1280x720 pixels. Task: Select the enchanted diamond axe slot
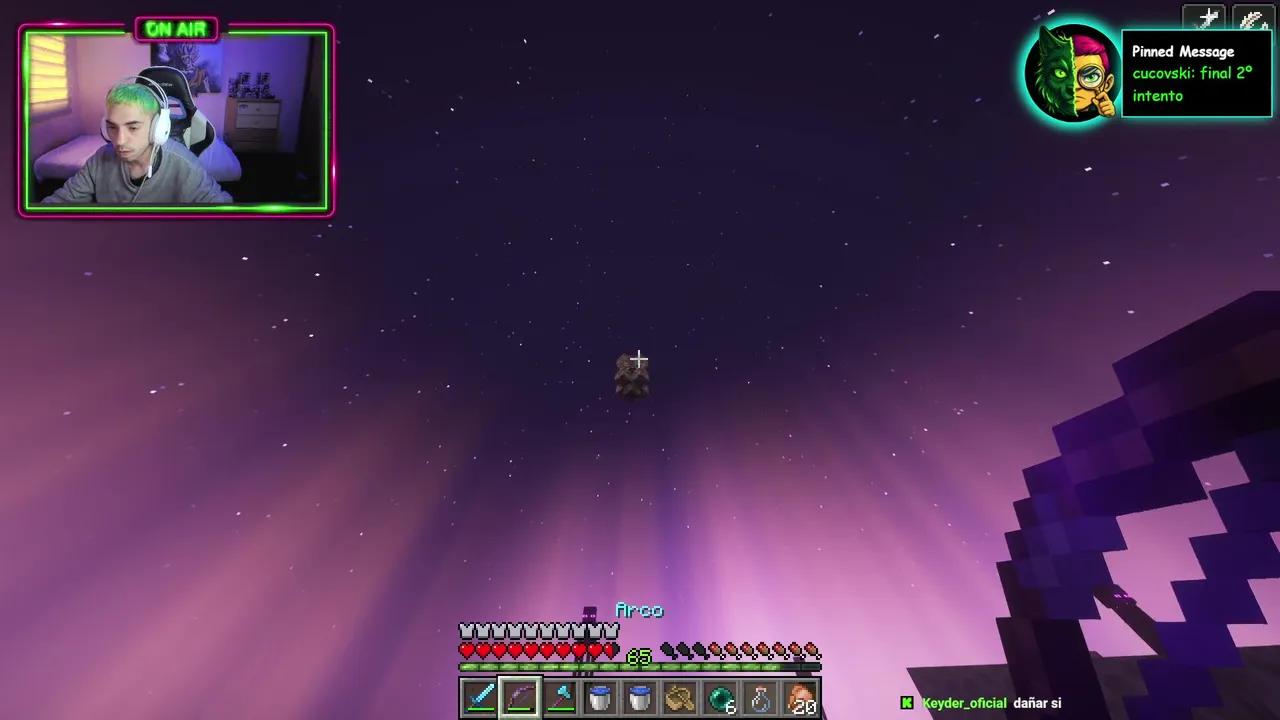pyautogui.click(x=560, y=698)
